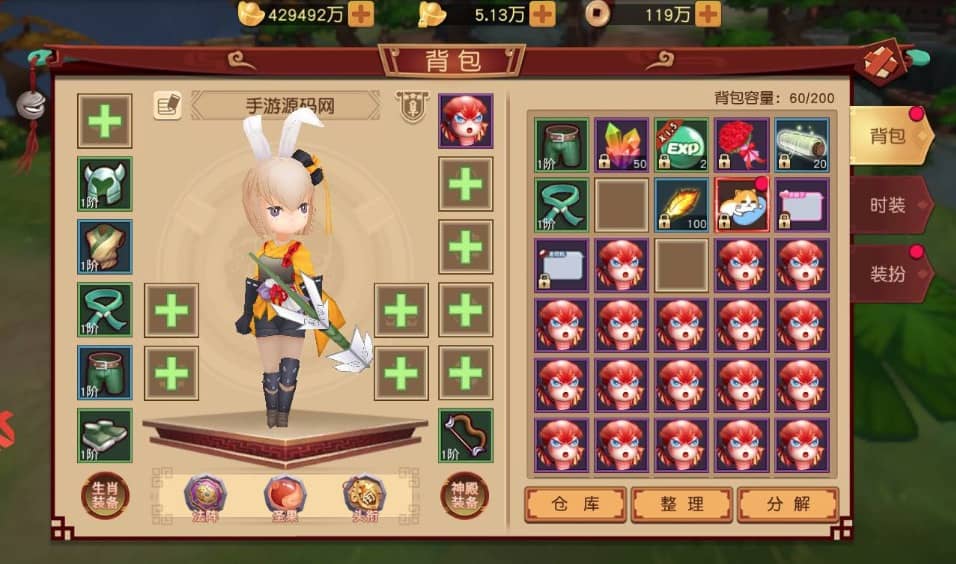Screen dimensions: 956x564
Task: Switch to the 装扮 tab
Action: click(x=888, y=273)
